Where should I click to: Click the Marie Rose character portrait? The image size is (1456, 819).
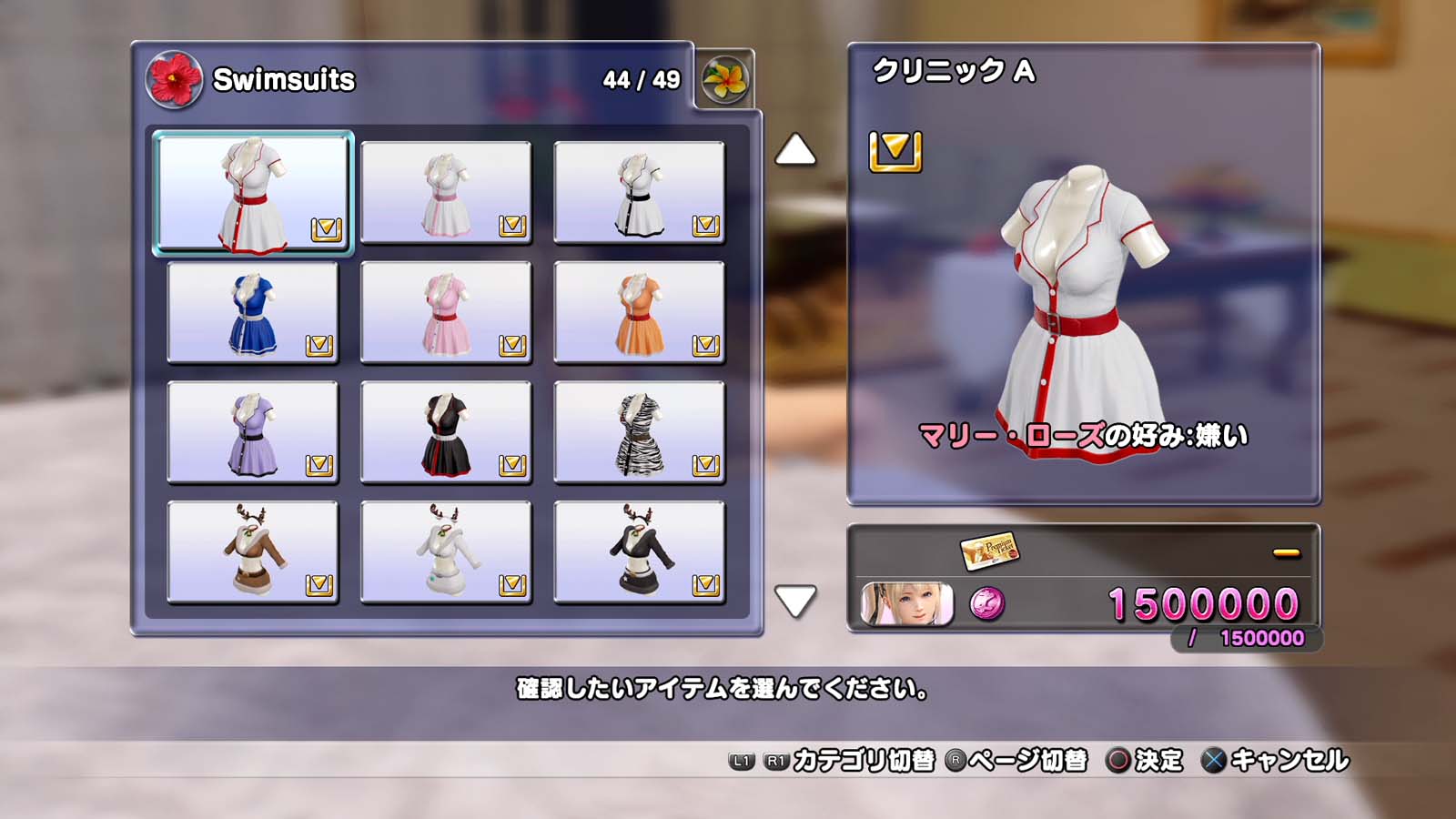pos(906,604)
